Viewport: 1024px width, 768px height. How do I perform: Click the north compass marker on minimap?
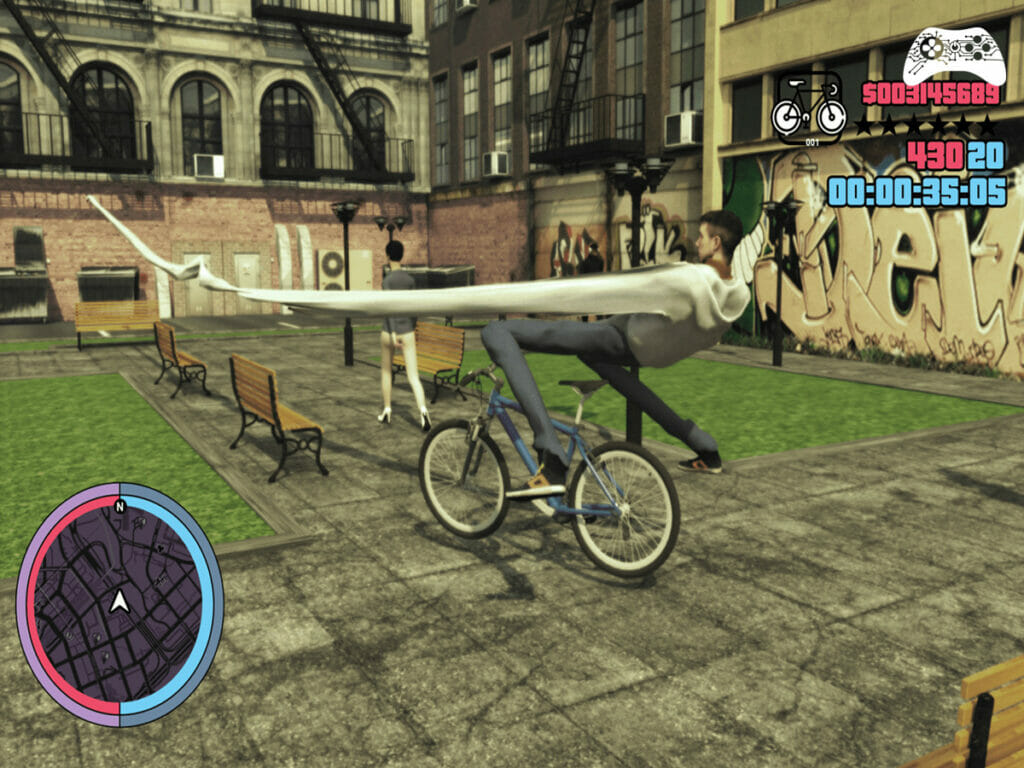click(x=120, y=505)
